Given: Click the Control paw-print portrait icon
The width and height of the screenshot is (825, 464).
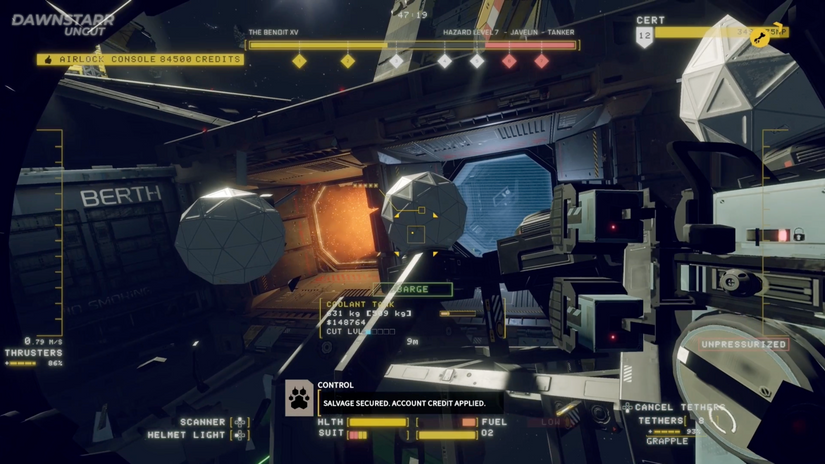Looking at the screenshot, I should [x=300, y=397].
